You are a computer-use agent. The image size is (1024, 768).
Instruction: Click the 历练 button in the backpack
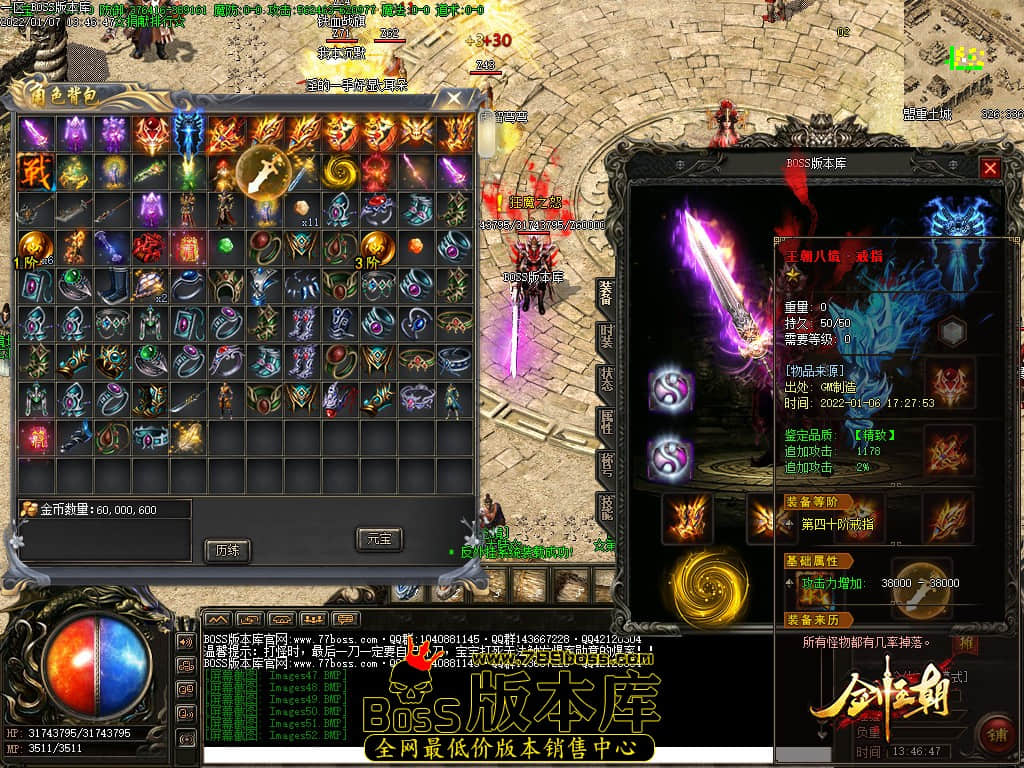(226, 550)
